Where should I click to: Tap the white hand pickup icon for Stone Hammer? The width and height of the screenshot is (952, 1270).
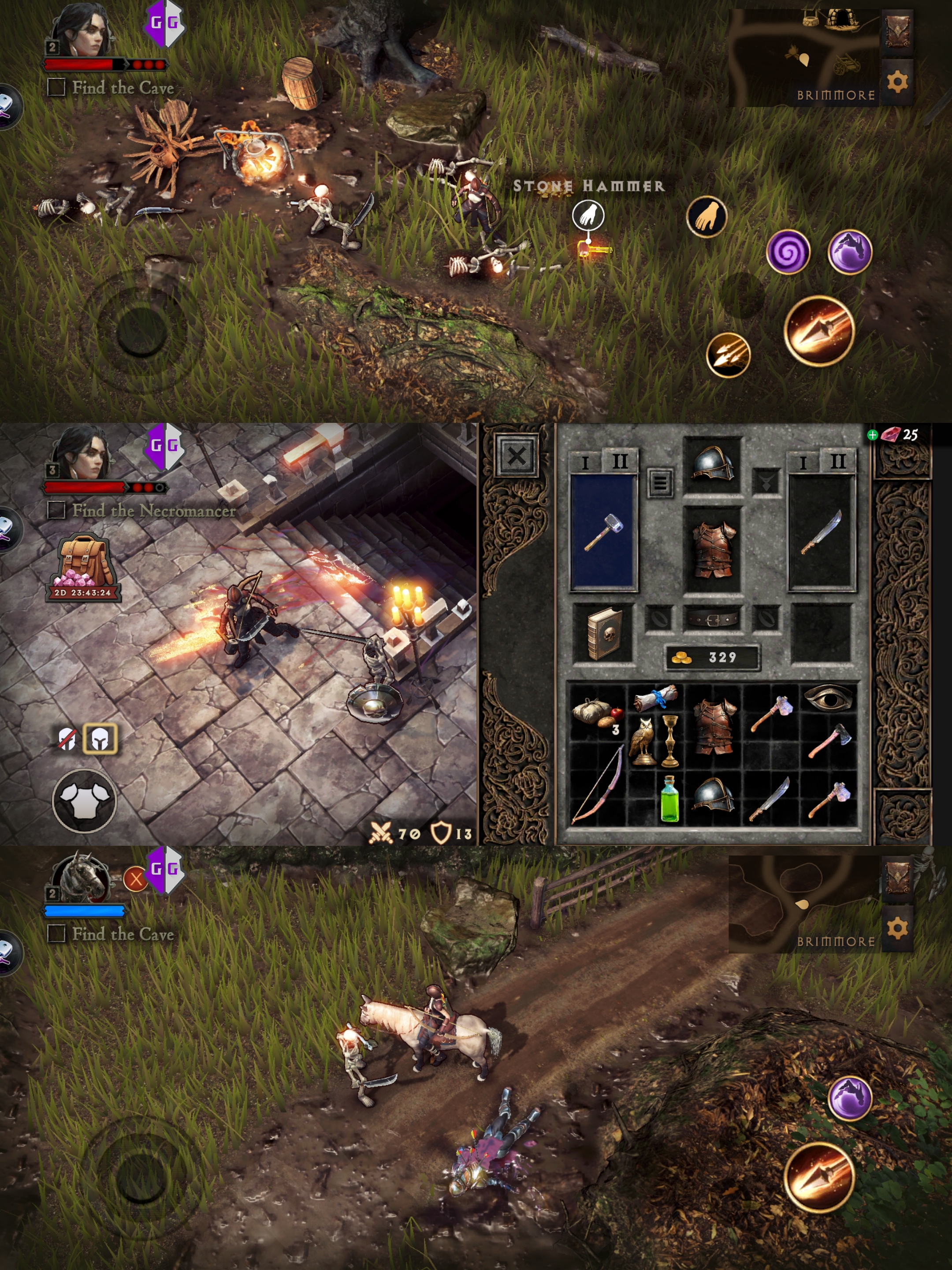tap(588, 215)
